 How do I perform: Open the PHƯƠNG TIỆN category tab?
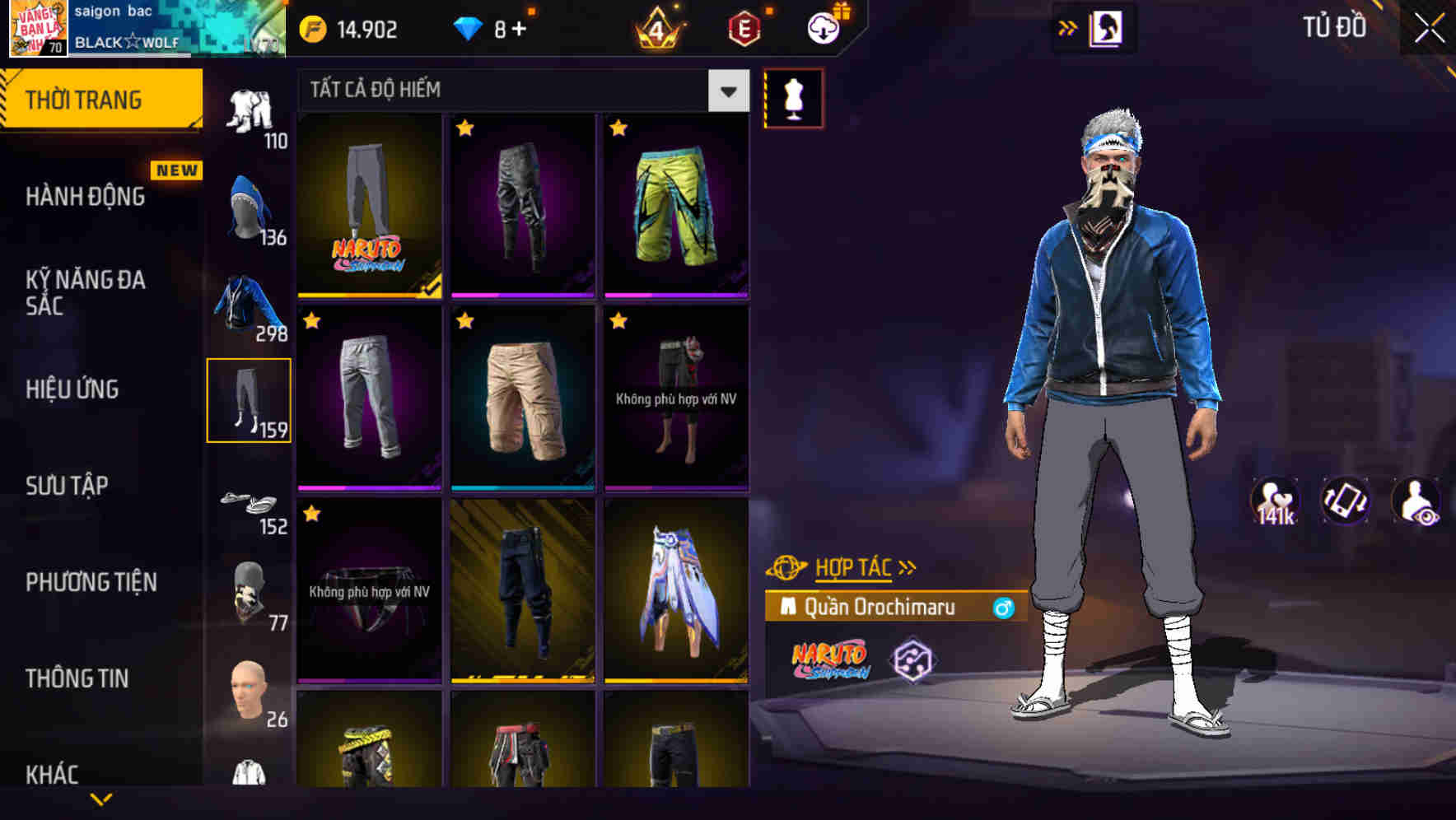(91, 581)
